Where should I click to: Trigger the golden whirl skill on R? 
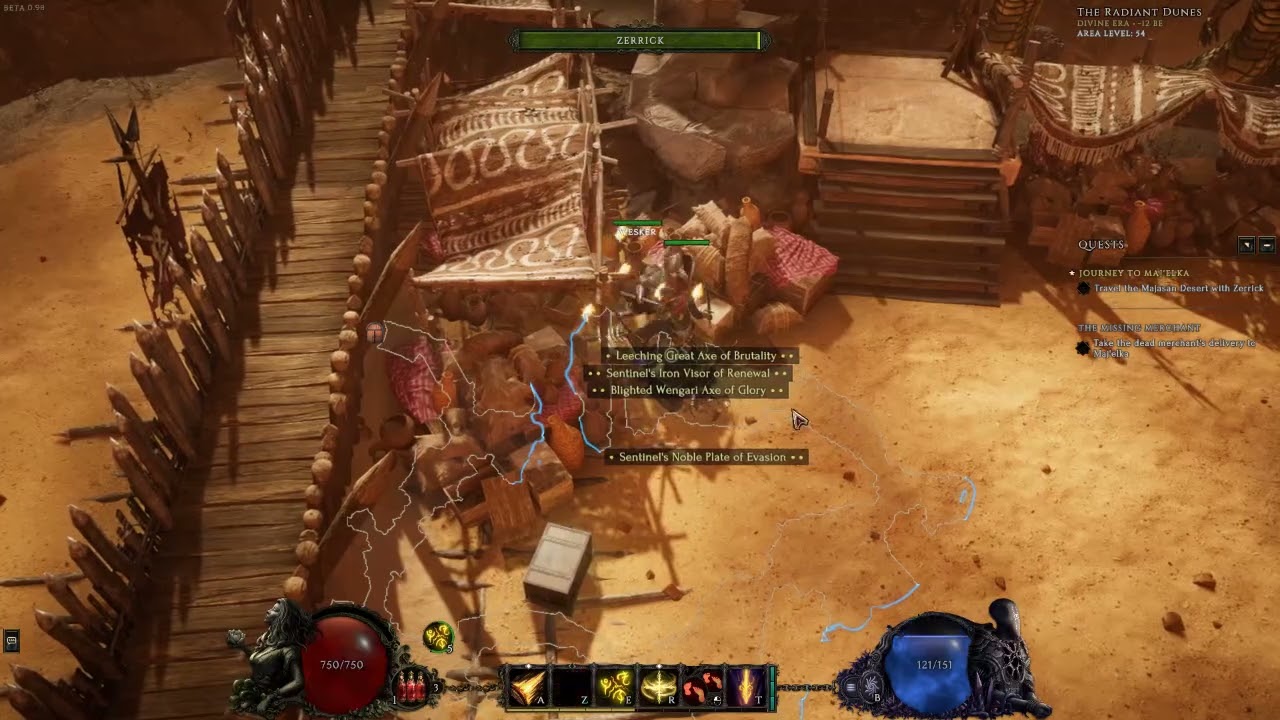pyautogui.click(x=659, y=687)
